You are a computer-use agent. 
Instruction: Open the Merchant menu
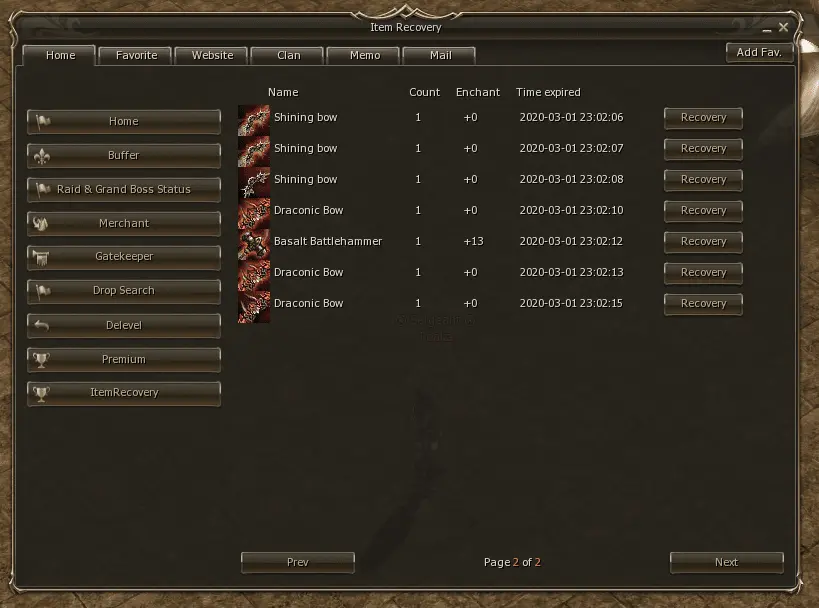[124, 223]
